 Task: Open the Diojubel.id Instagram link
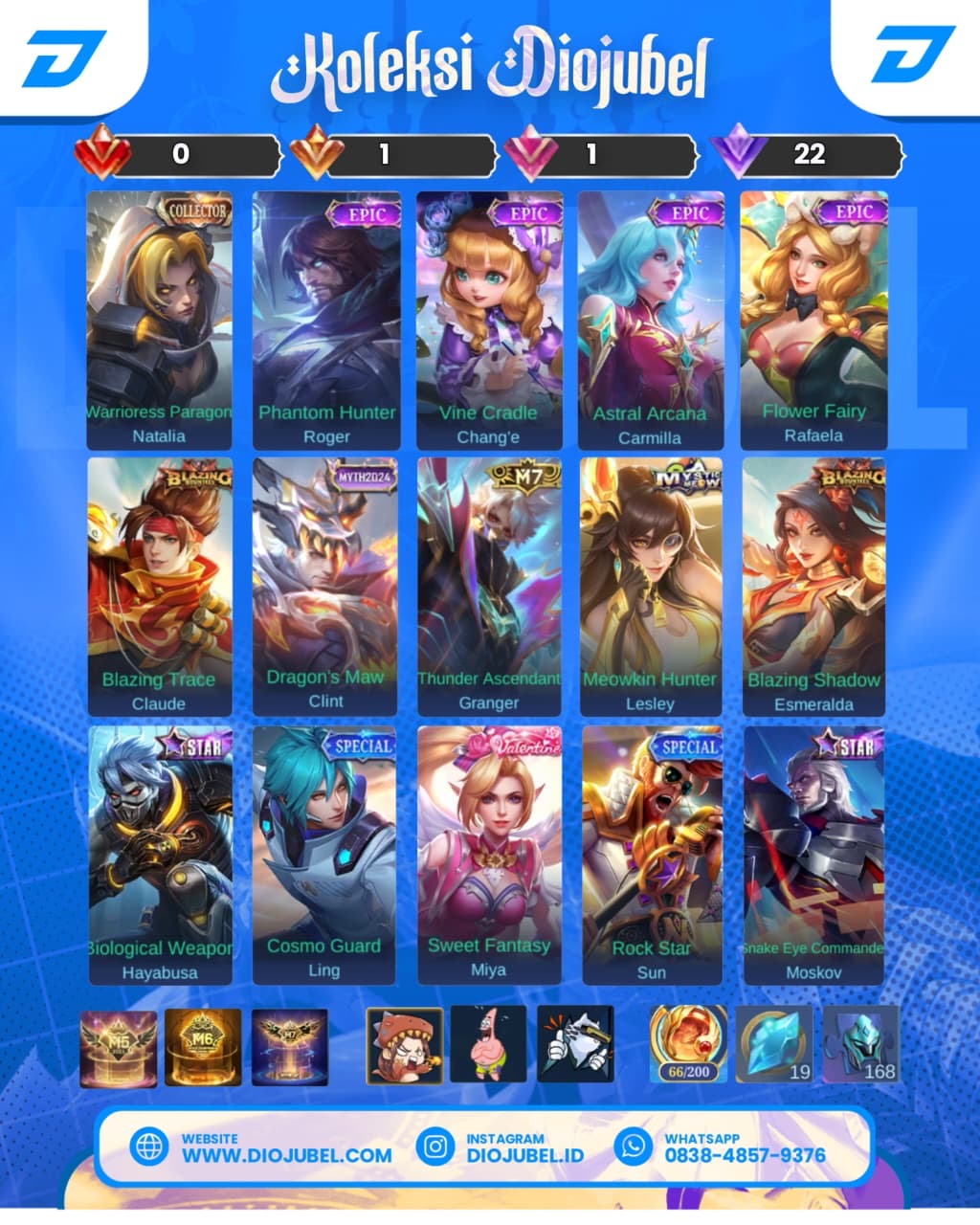(x=524, y=1154)
